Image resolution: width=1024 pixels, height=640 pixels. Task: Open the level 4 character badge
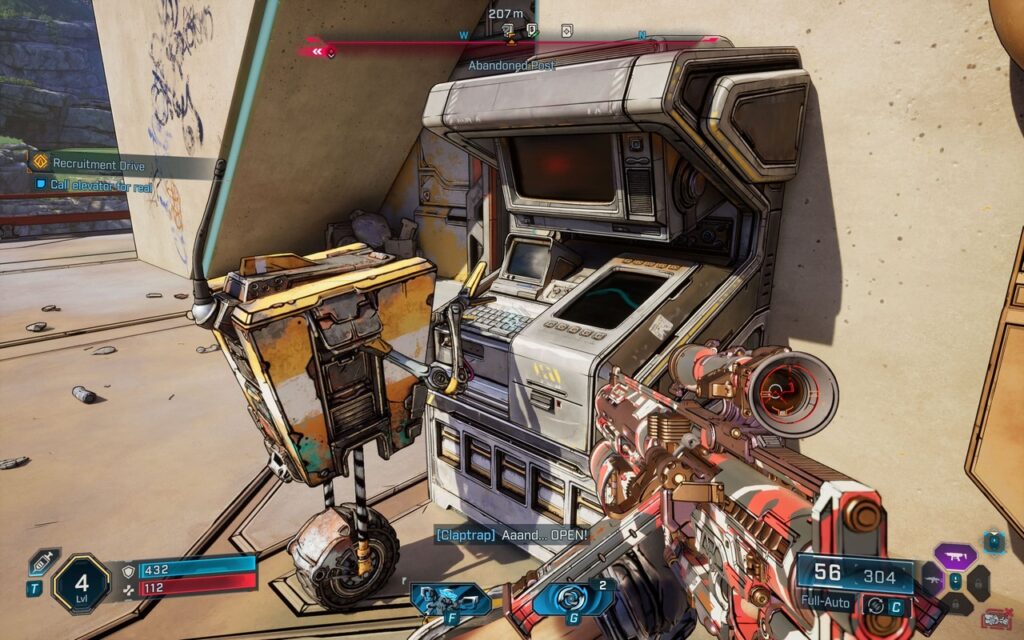81,582
